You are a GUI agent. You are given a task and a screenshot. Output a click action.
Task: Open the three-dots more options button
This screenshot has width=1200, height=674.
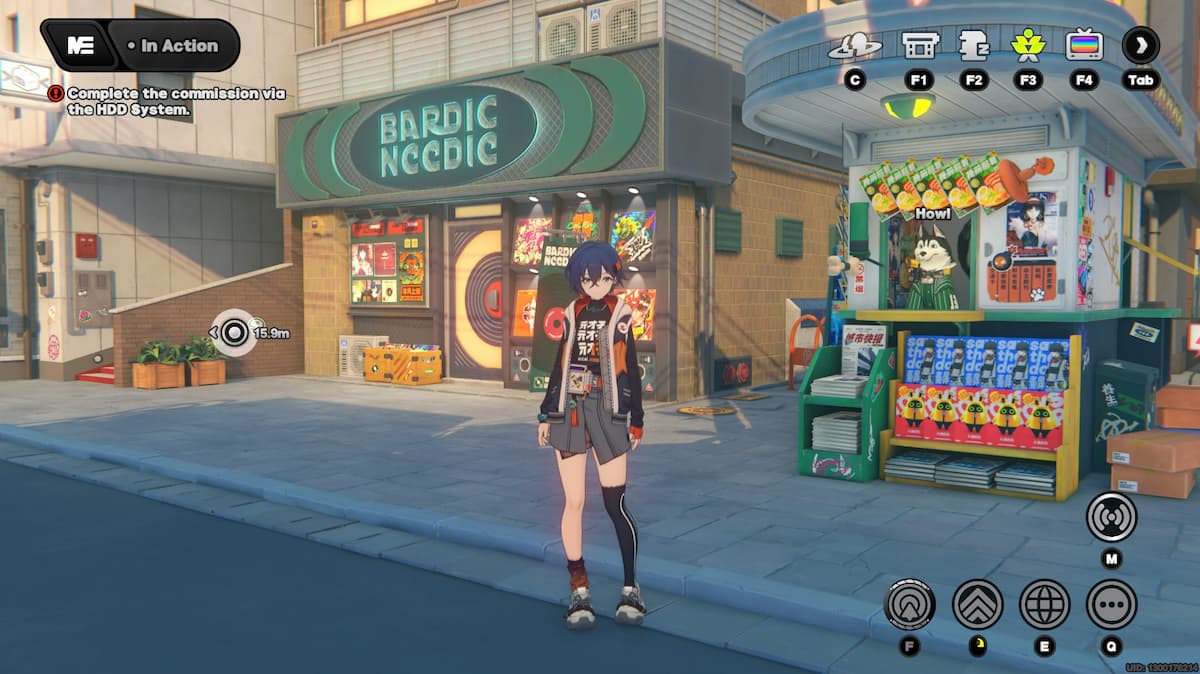click(1111, 604)
